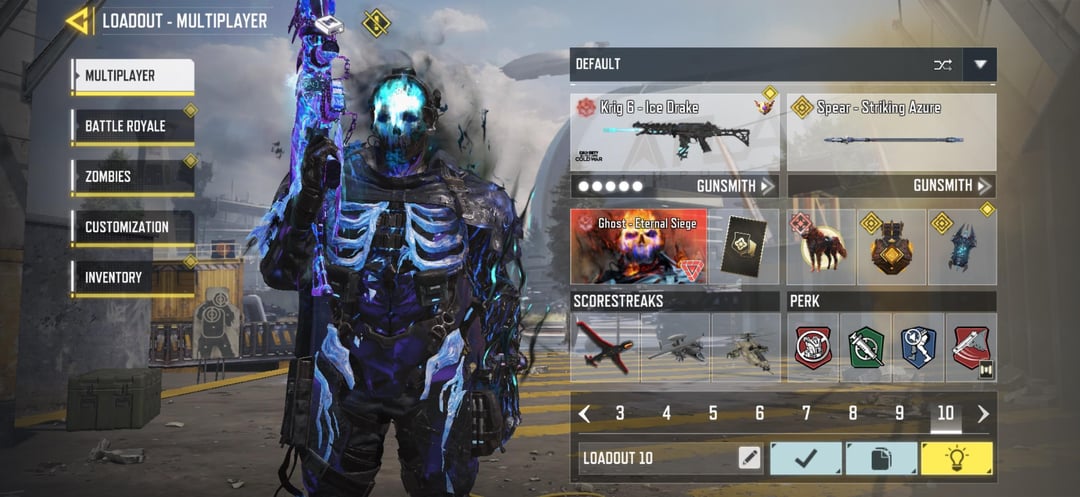Screen dimensions: 1080x497
Task: Select the Ghost Eternal Siege operator card
Action: [x=638, y=246]
